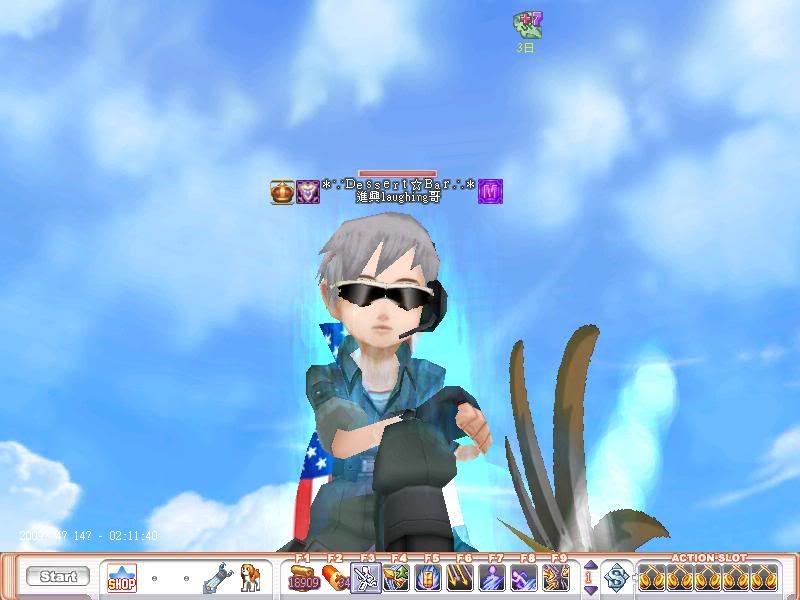Viewport: 800px width, 600px height.
Task: Activate the F9 golden burst skill
Action: point(555,577)
